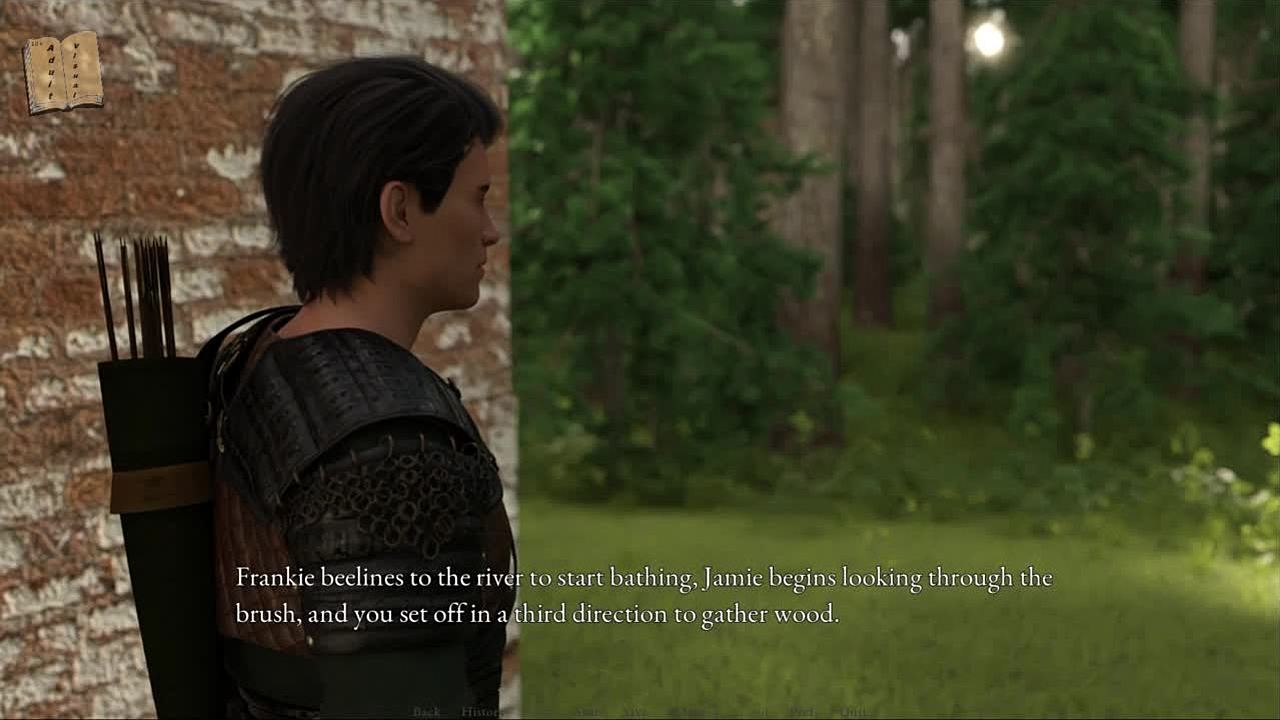The height and width of the screenshot is (720, 1280).
Task: Toggle Auto advance mode
Action: coord(587,712)
